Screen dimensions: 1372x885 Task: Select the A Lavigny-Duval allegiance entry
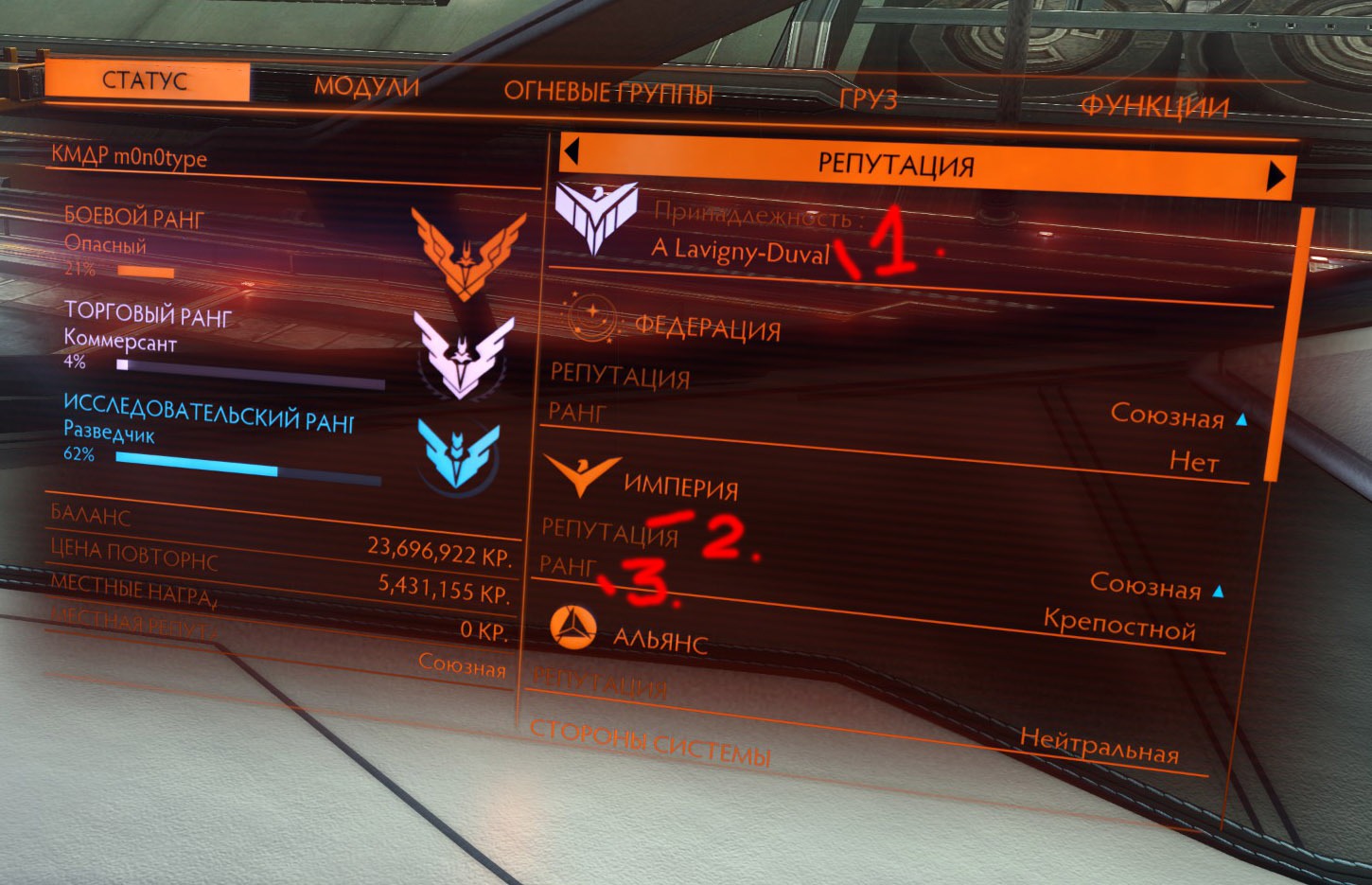pyautogui.click(x=740, y=252)
